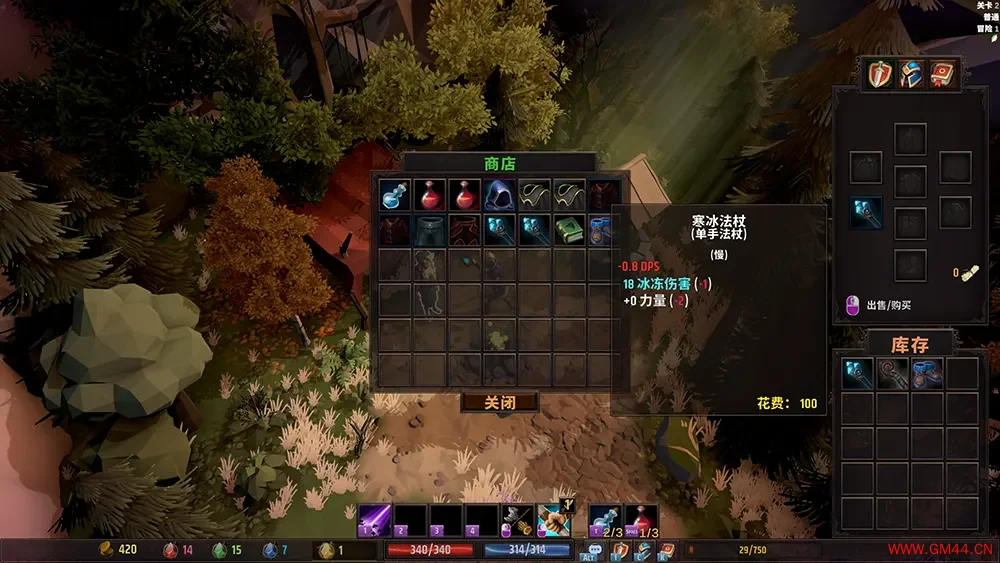Select the blue mana potion in the shop
1000x563 pixels.
click(x=395, y=195)
